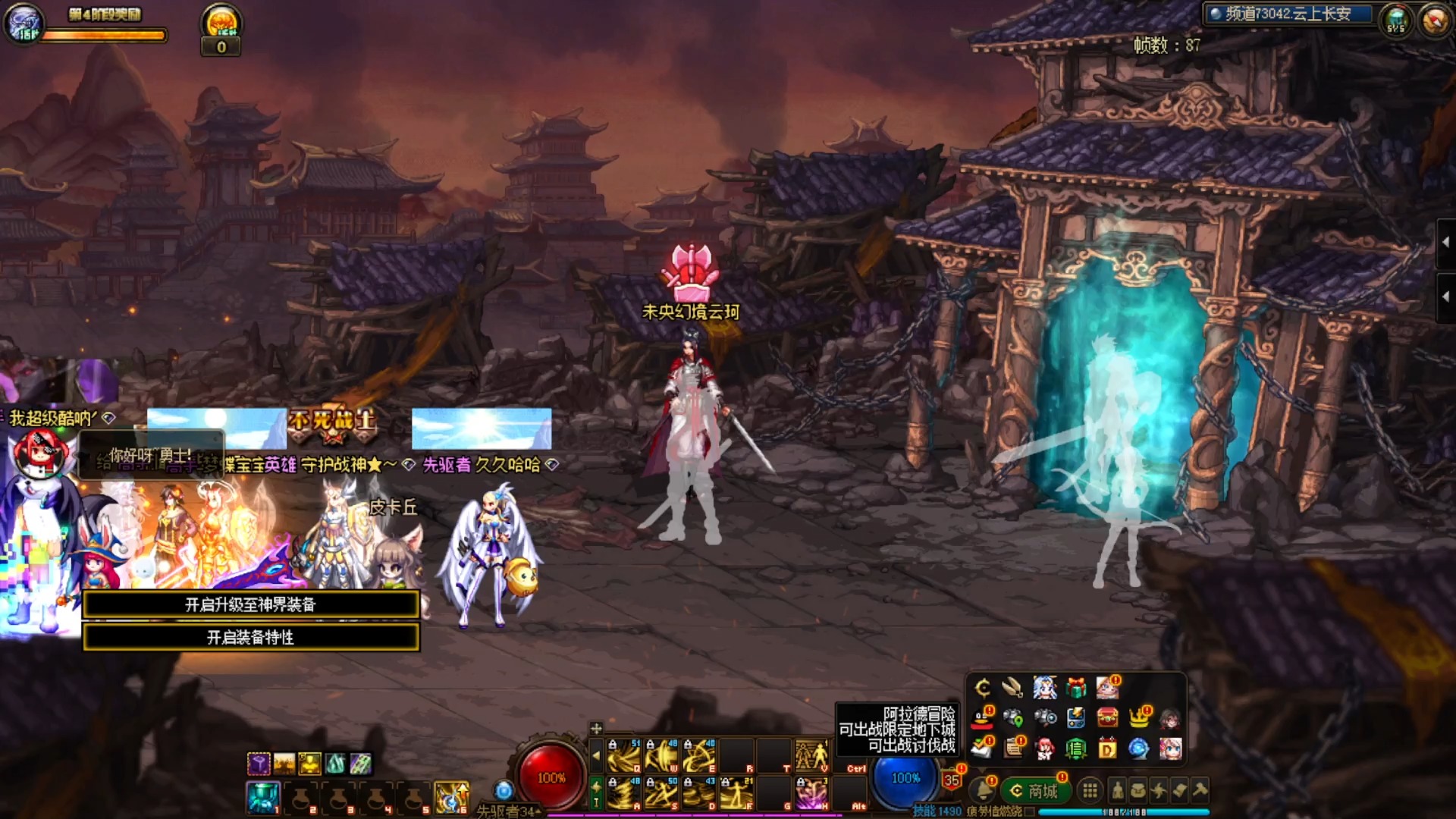This screenshot has width=1456, height=819.
Task: Activate the purple skill on hotkey H
Action: tap(811, 793)
